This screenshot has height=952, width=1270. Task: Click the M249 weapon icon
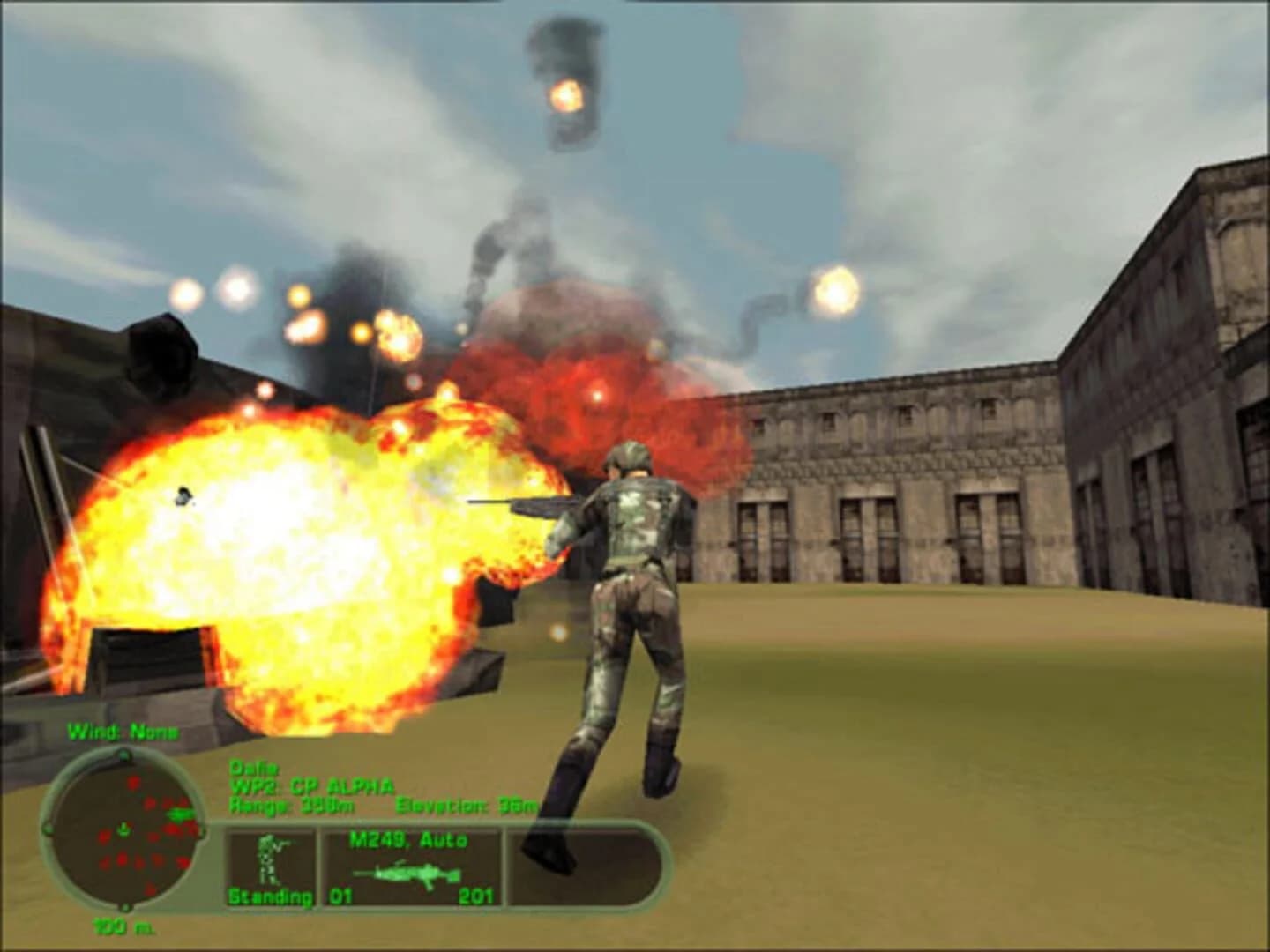click(x=407, y=873)
